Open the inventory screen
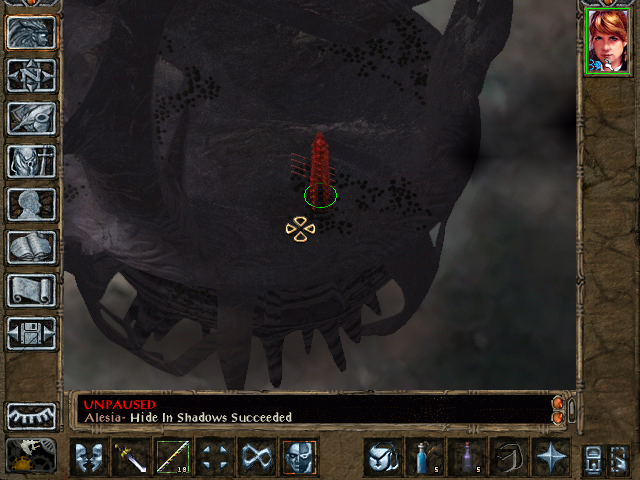The width and height of the screenshot is (640, 480). pyautogui.click(x=31, y=161)
